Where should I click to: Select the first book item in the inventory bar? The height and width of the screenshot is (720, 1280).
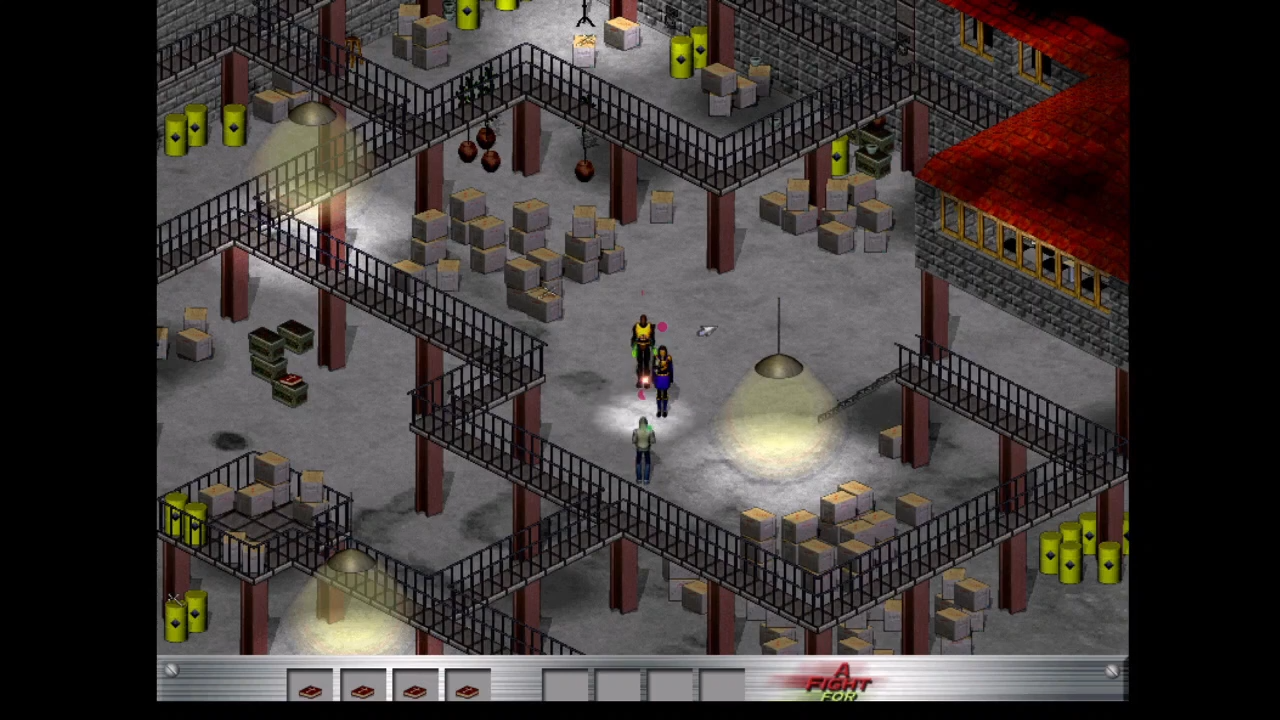pos(310,687)
